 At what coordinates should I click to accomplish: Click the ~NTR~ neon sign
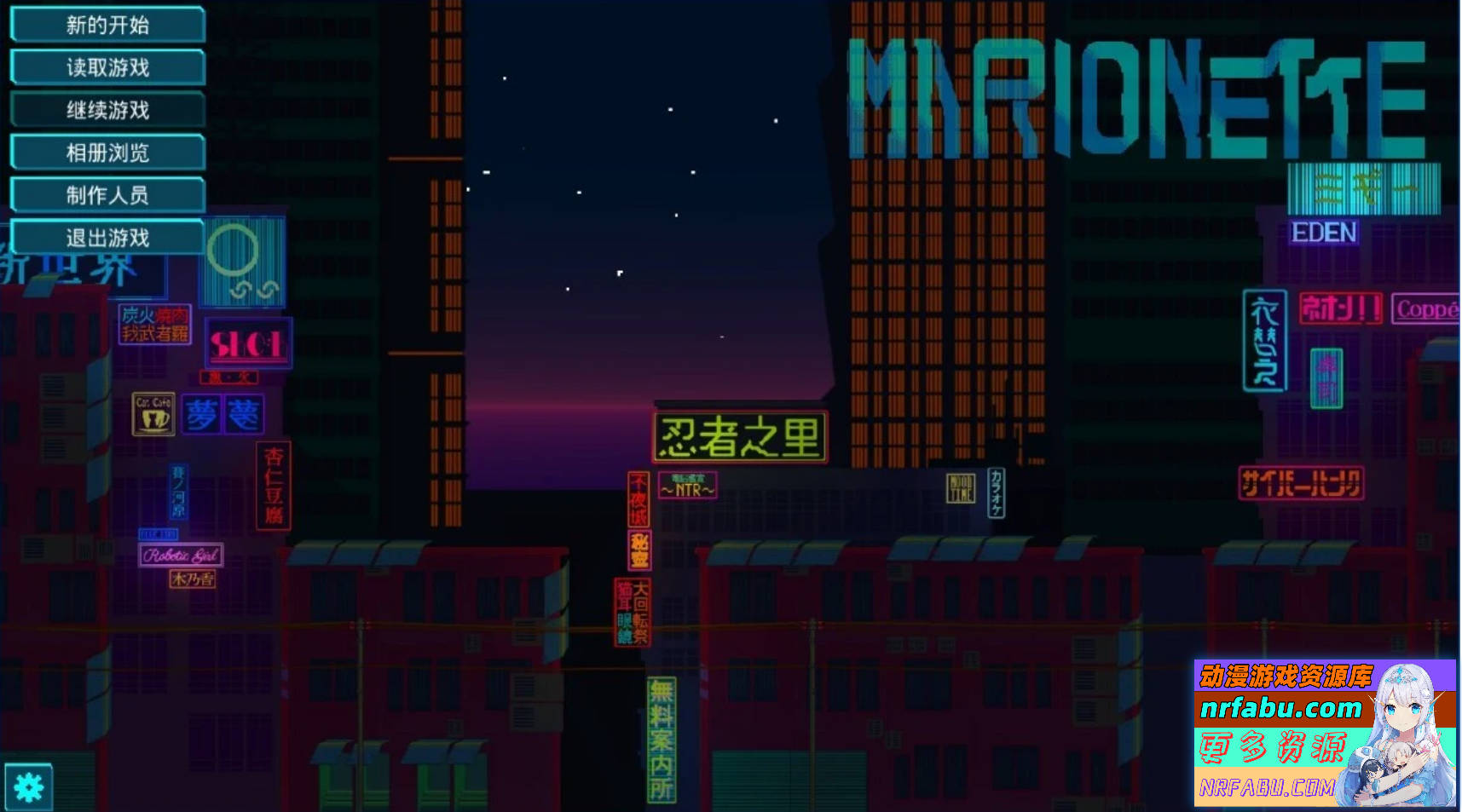pyautogui.click(x=687, y=487)
